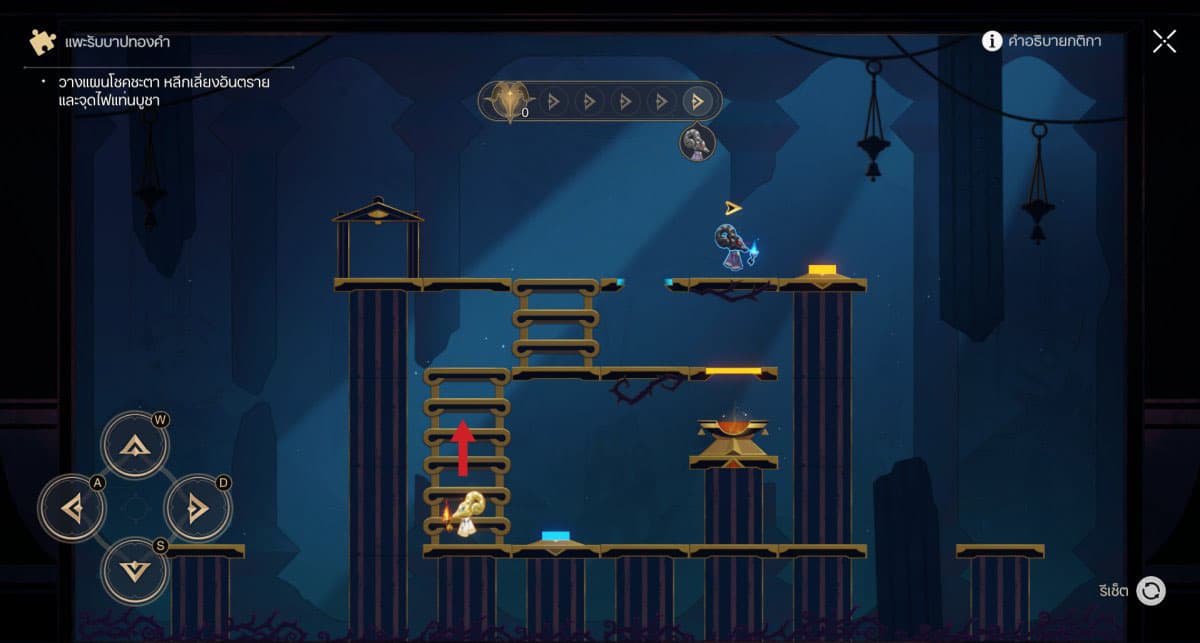The width and height of the screenshot is (1200, 643).
Task: Tap the D right arrow control
Action: [x=197, y=508]
